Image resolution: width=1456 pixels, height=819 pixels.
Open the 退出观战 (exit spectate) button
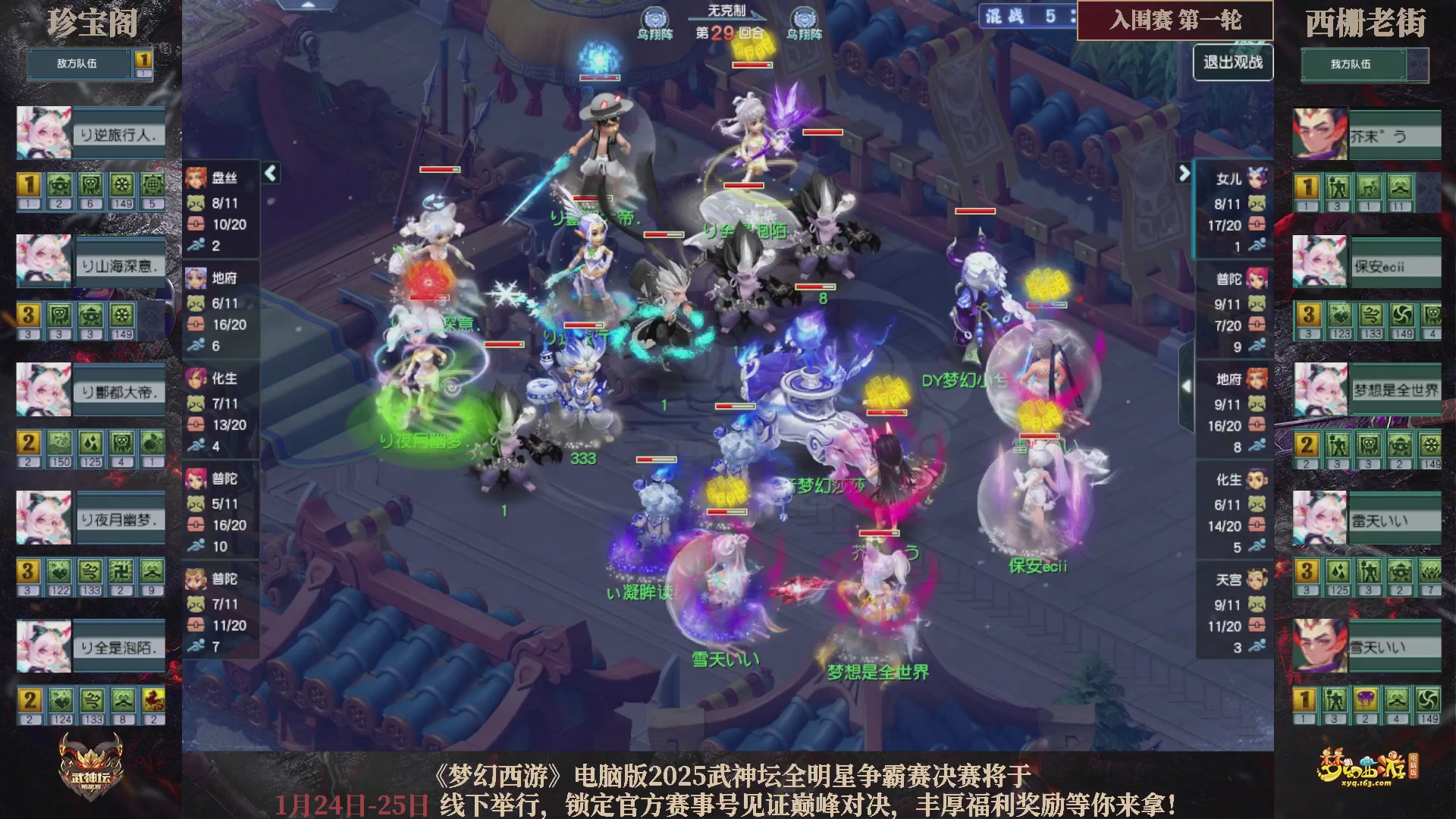click(1232, 63)
